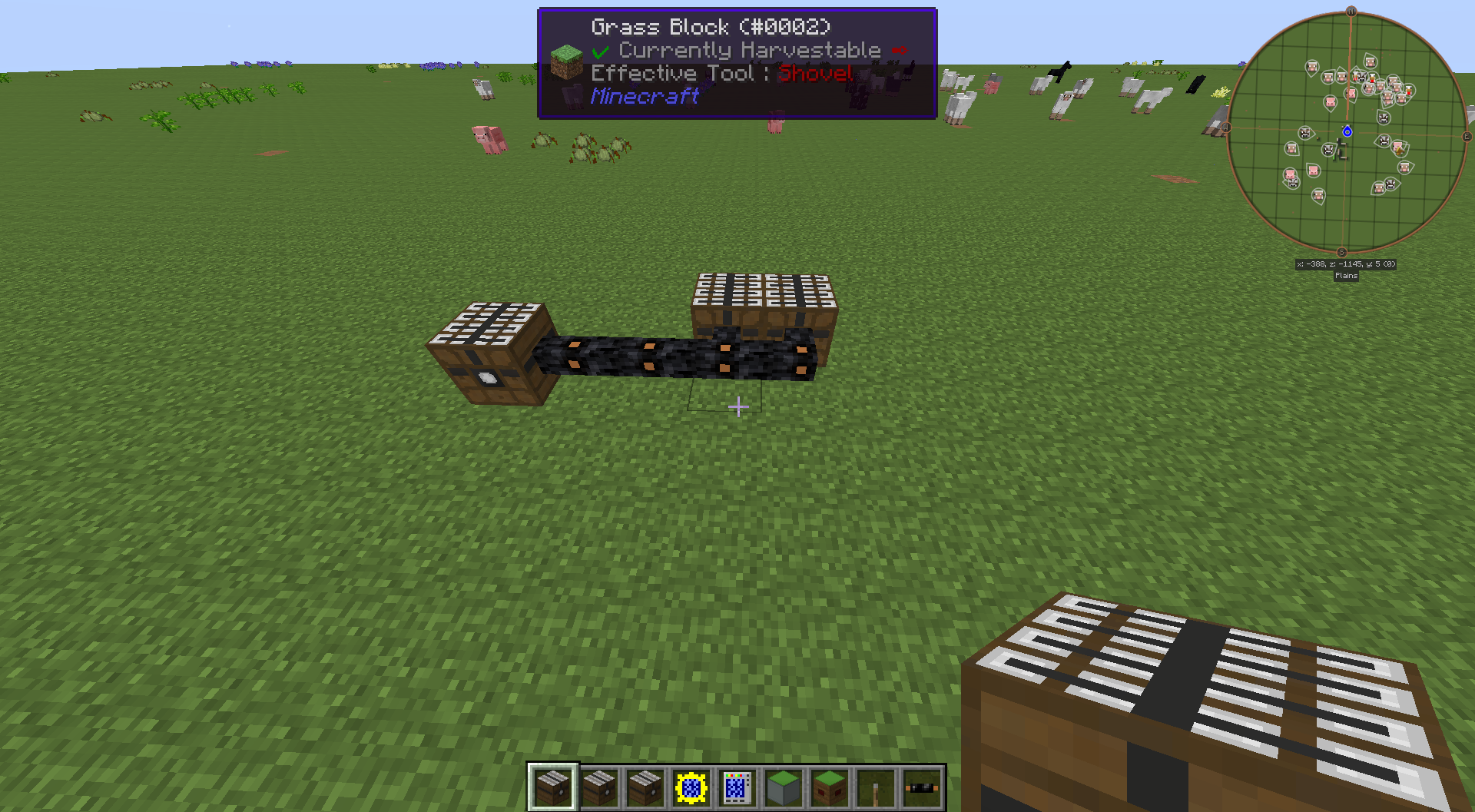Viewport: 1475px width, 812px height.
Task: Select the lever item in hotbar
Action: pos(876,787)
